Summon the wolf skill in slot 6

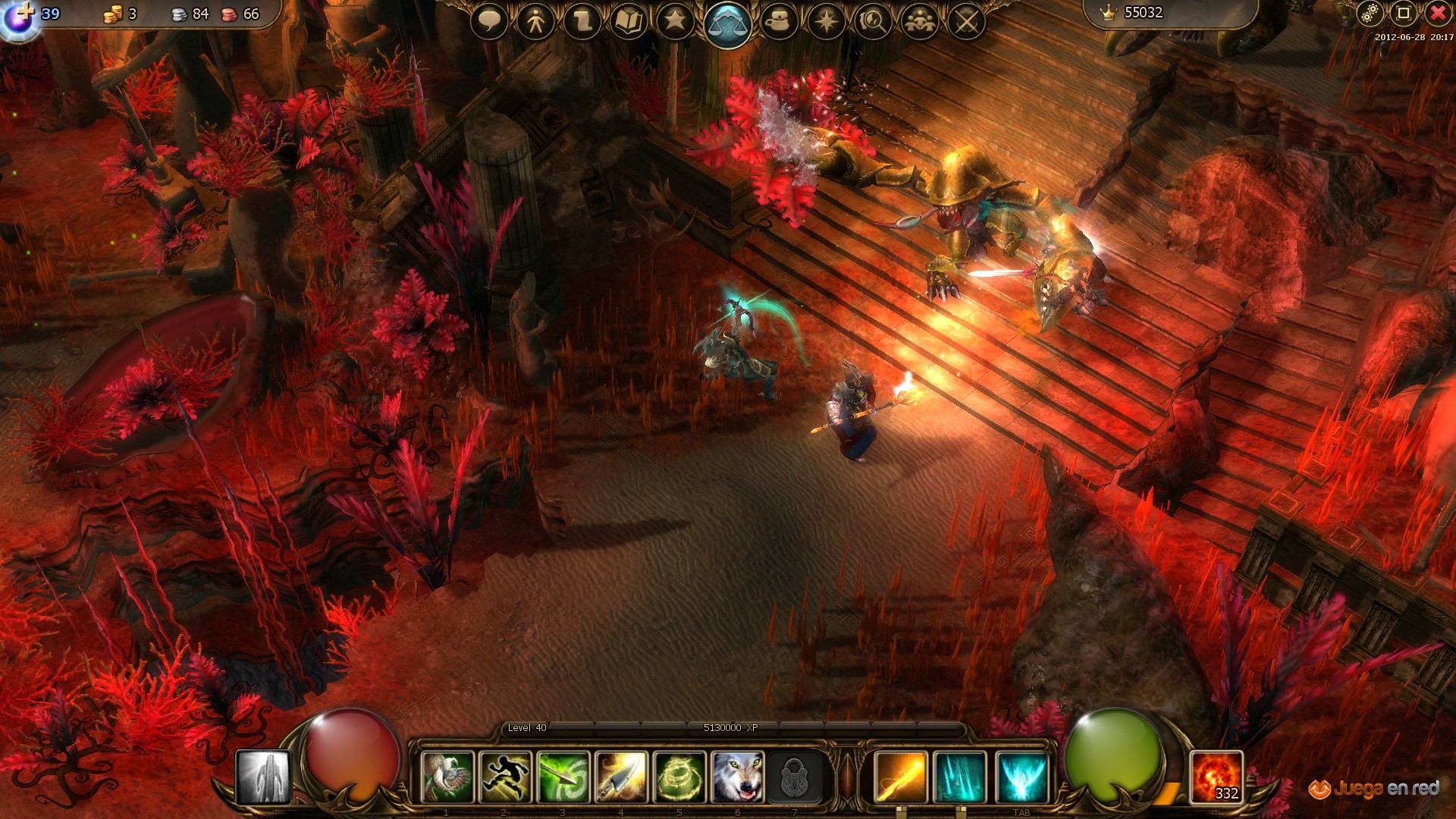[x=737, y=777]
